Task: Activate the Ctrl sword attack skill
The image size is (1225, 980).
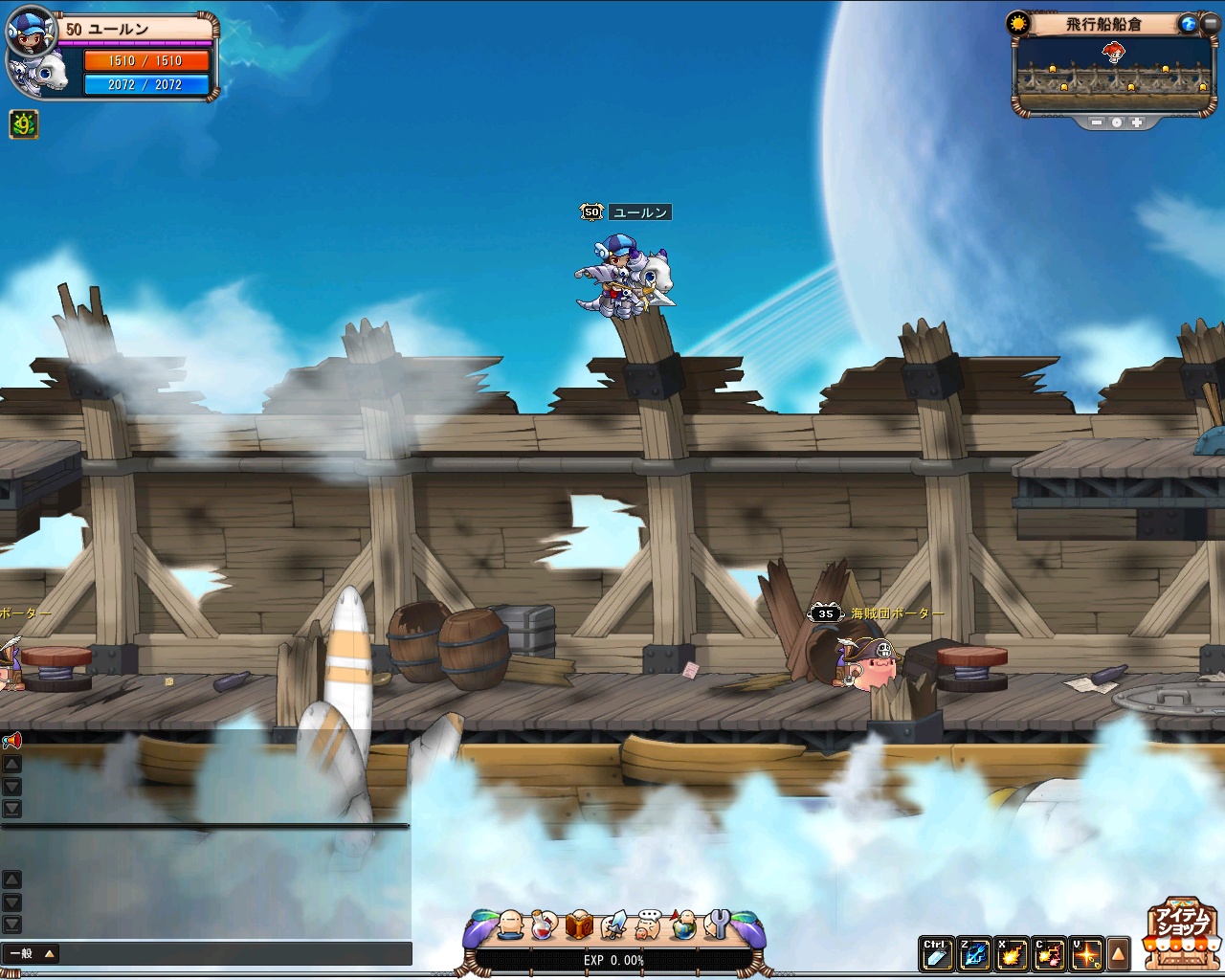Action: tap(935, 953)
